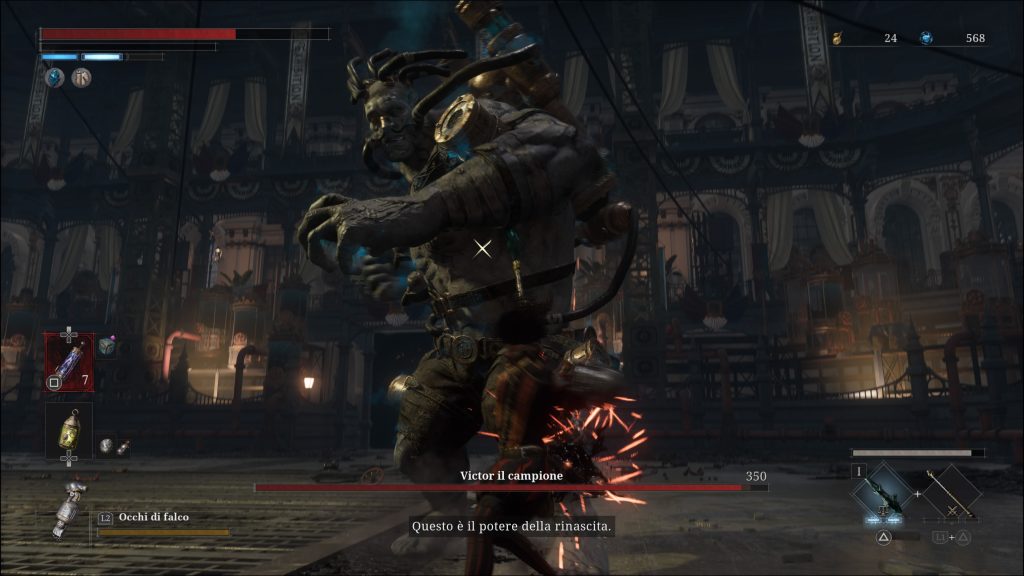The image size is (1024, 576).
Task: Choose the yellow lantern item slot
Action: pyautogui.click(x=69, y=428)
